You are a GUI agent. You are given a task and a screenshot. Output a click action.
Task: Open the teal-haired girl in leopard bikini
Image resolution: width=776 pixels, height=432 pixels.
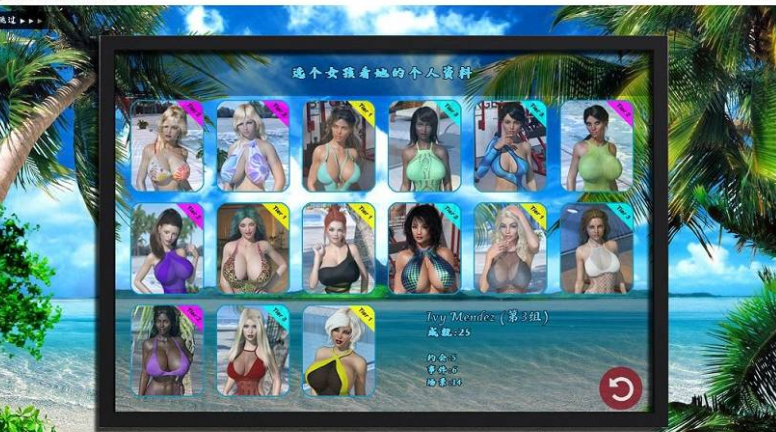(x=253, y=248)
